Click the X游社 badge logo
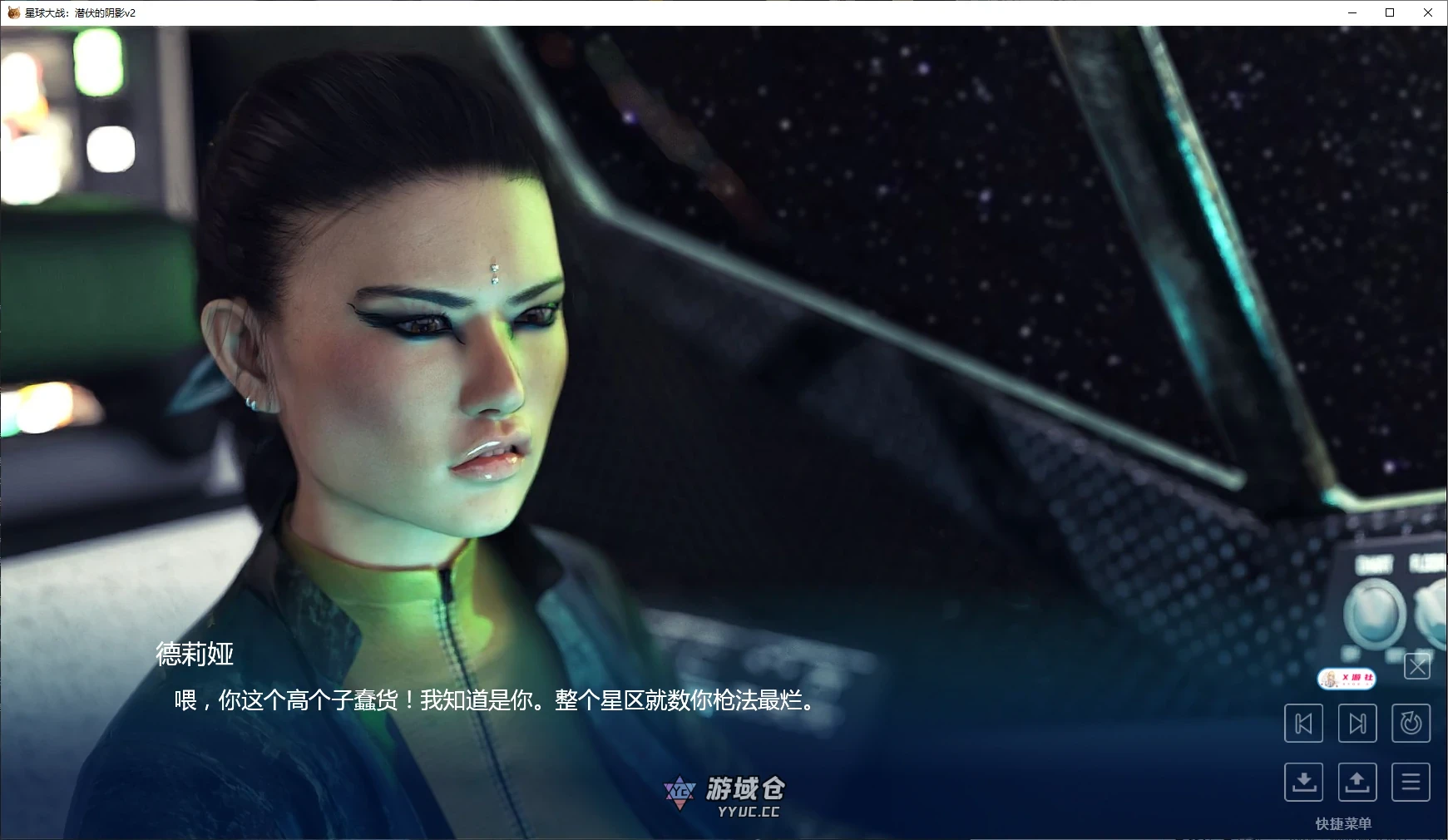This screenshot has height=840, width=1448. [x=1349, y=678]
